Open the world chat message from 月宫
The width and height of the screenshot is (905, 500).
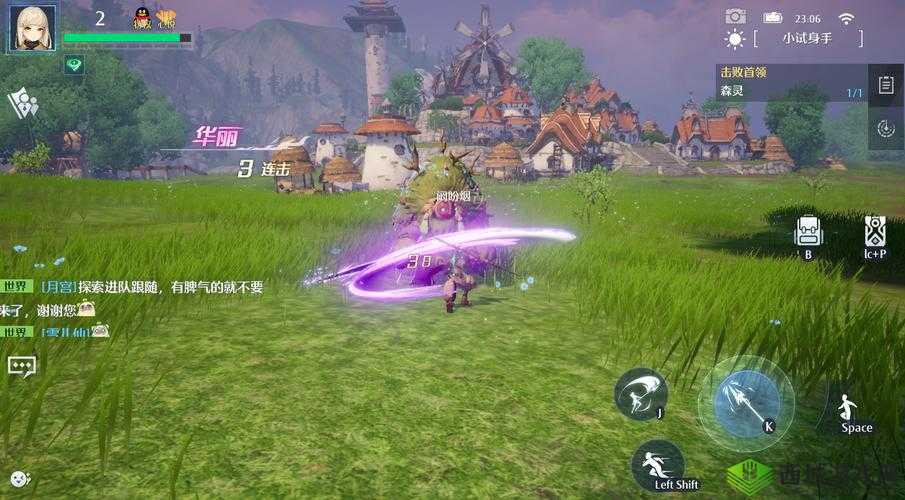(150, 287)
